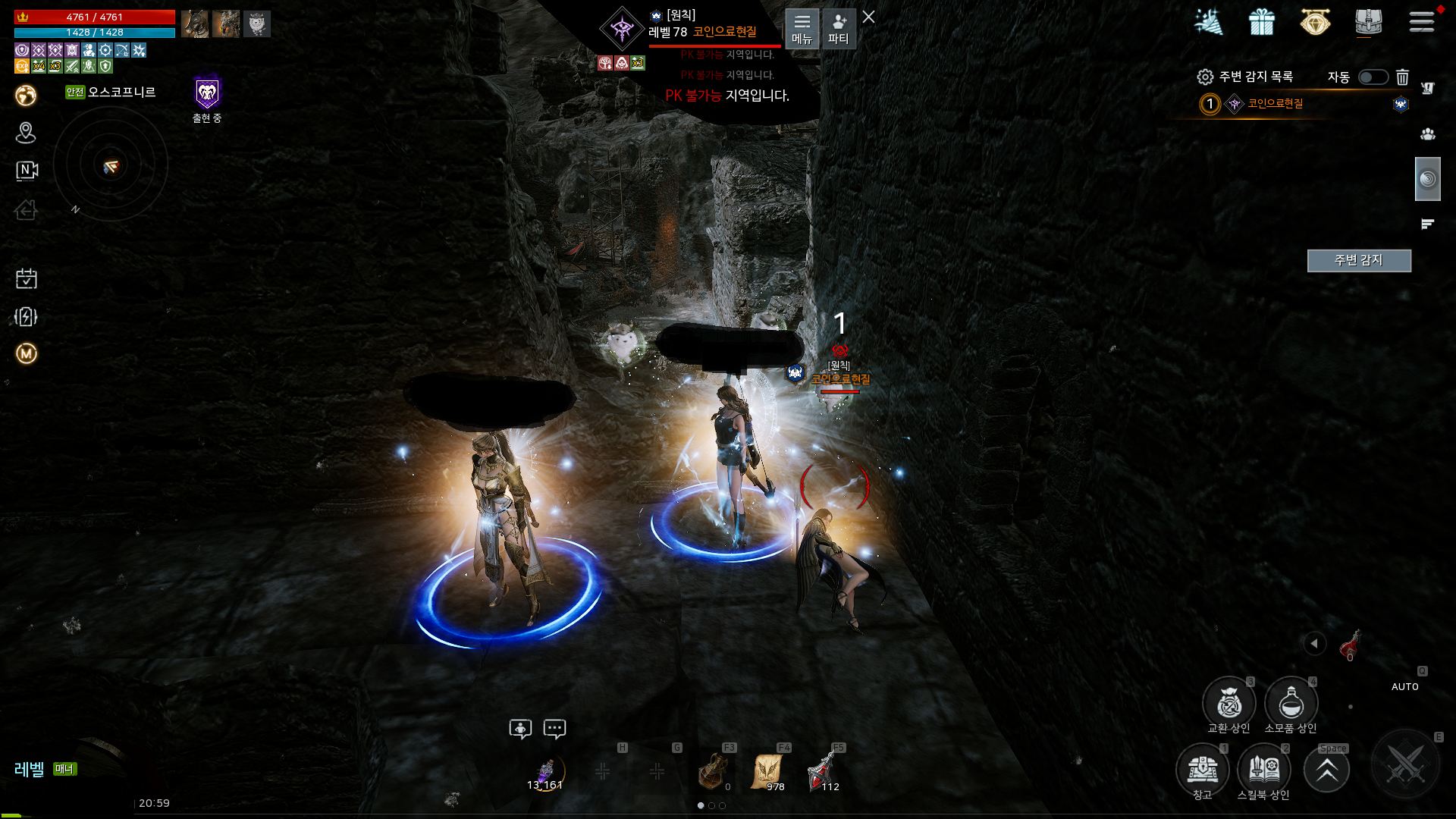
Task: Open the map pin location icon
Action: (x=26, y=133)
